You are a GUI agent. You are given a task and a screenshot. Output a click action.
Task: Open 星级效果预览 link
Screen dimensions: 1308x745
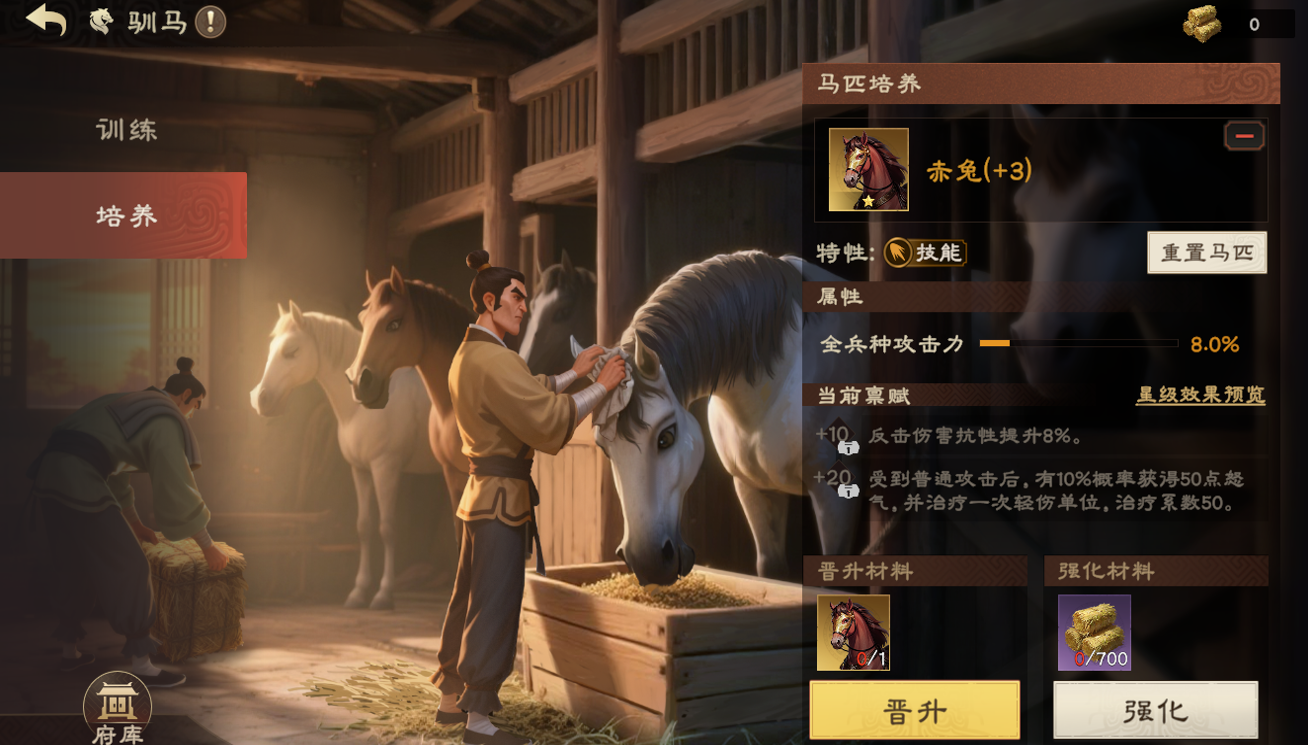click(x=1200, y=395)
